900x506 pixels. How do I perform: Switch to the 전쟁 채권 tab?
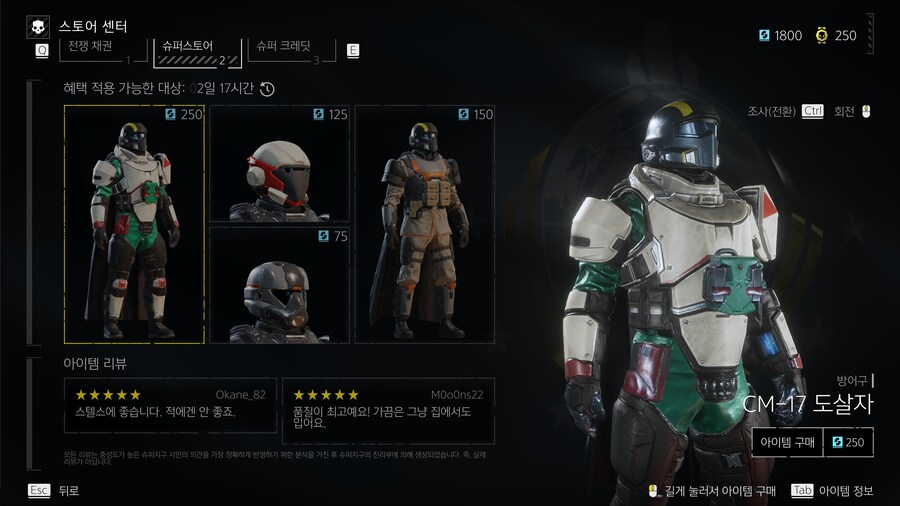point(95,48)
